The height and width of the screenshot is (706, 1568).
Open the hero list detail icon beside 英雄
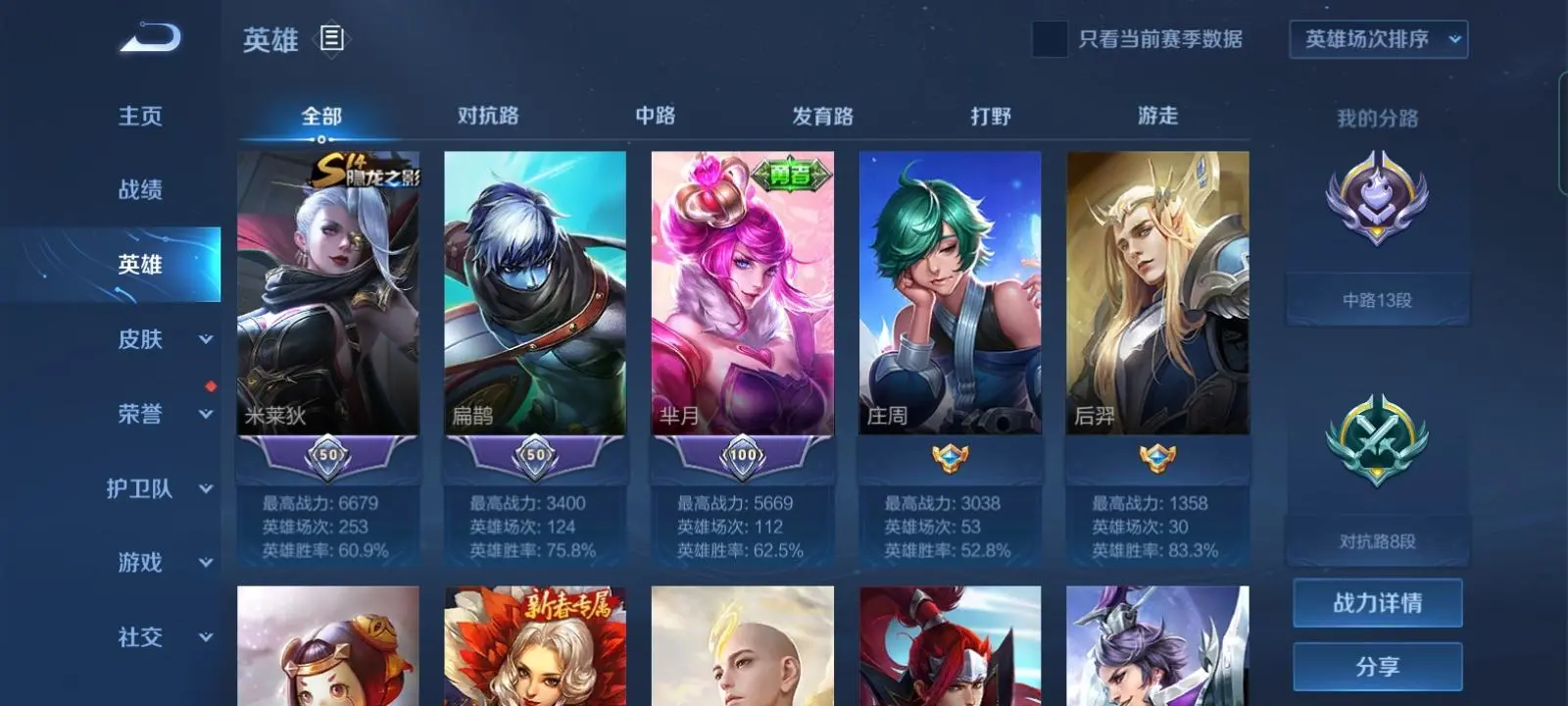coord(332,40)
